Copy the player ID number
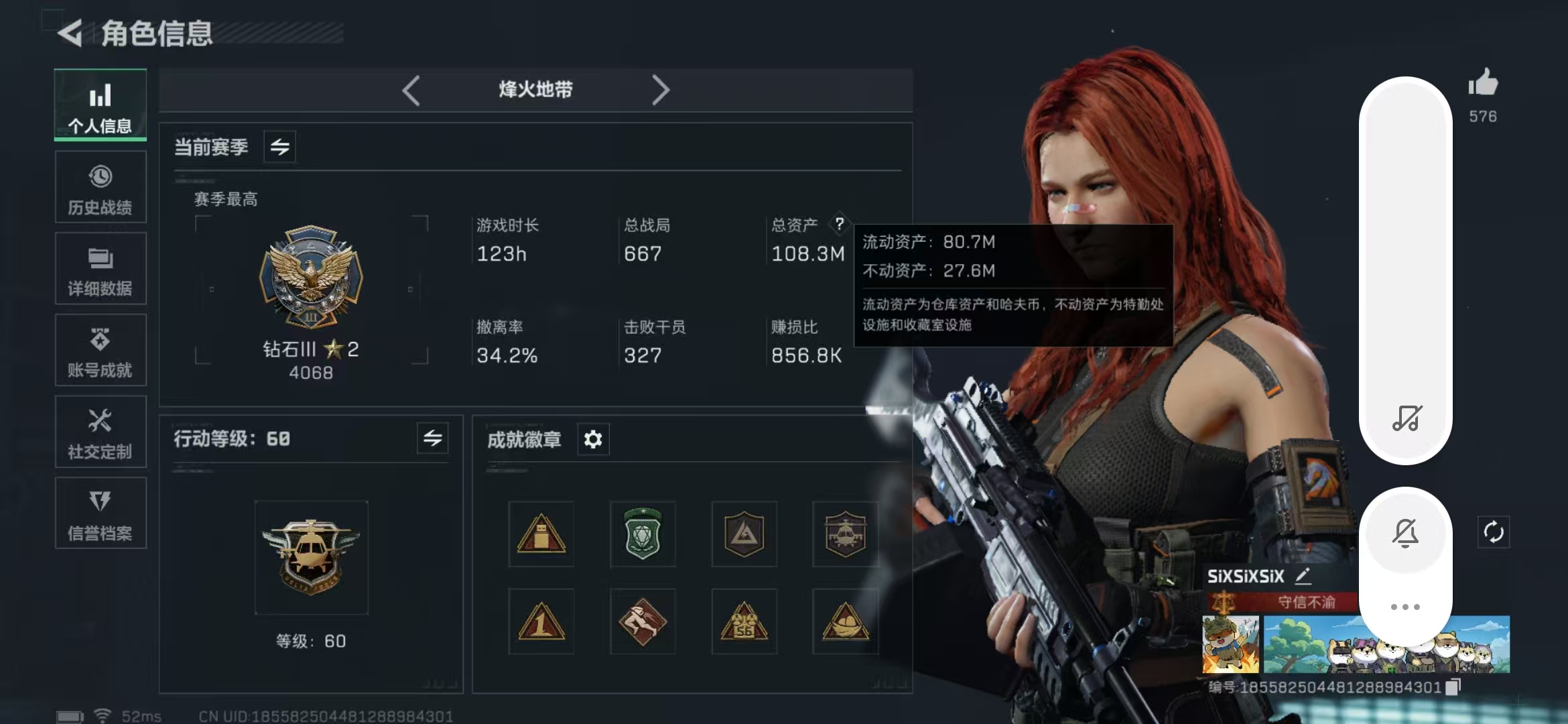Viewport: 1568px width, 724px height. tap(1453, 687)
